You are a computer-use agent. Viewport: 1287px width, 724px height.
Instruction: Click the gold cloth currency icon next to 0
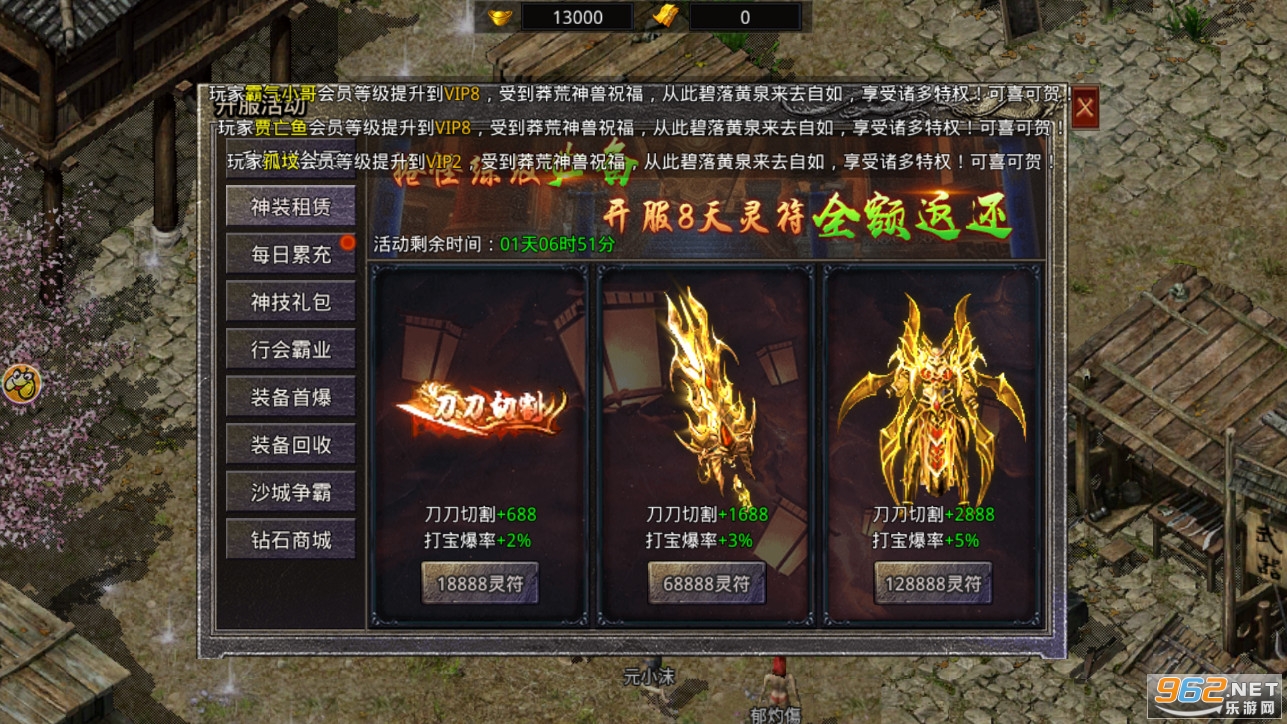[x=665, y=16]
